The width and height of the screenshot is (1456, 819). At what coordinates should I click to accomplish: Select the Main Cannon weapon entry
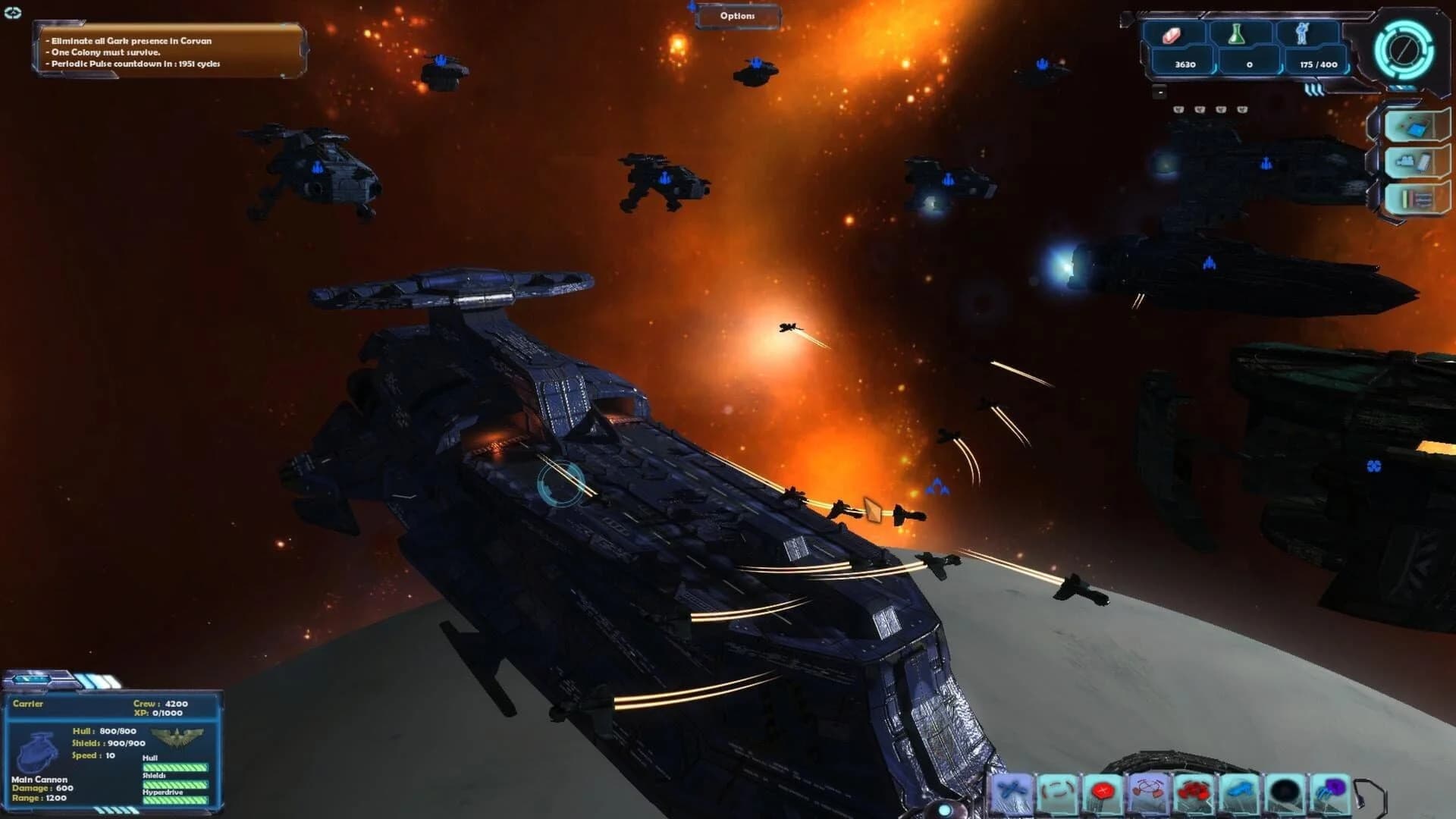click(38, 779)
